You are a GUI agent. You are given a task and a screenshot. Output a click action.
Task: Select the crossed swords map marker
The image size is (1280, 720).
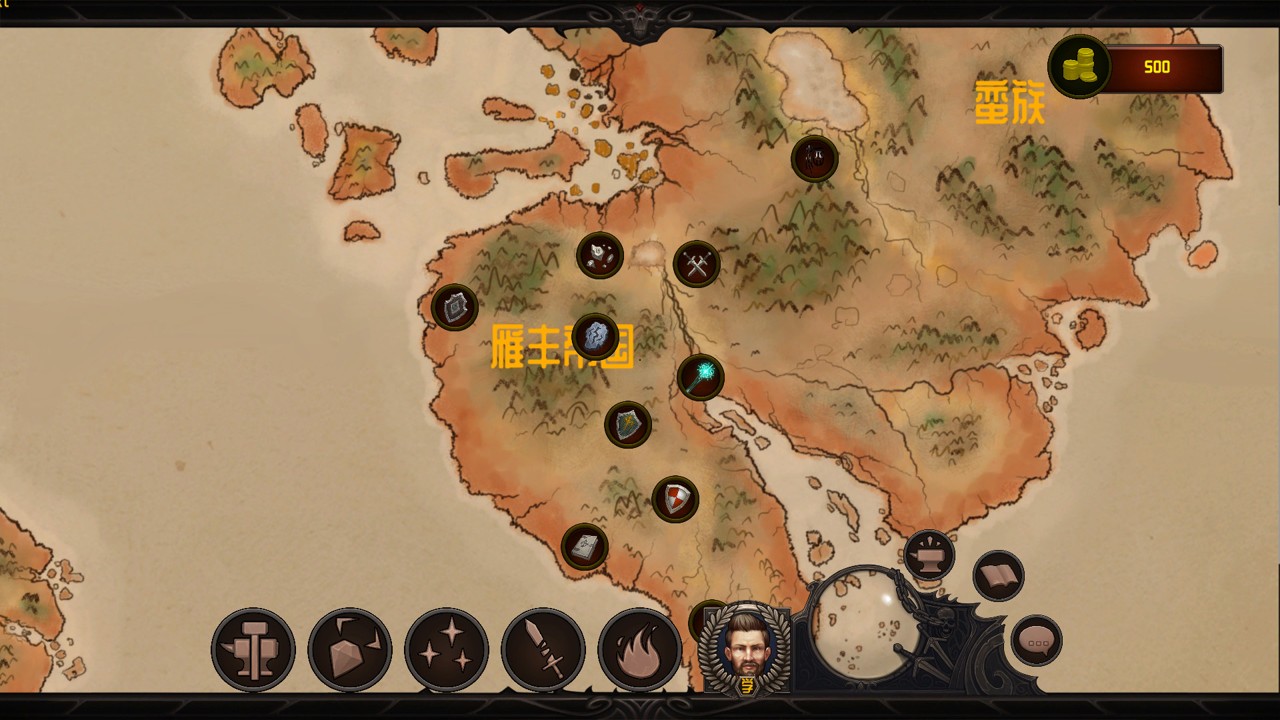tap(696, 264)
